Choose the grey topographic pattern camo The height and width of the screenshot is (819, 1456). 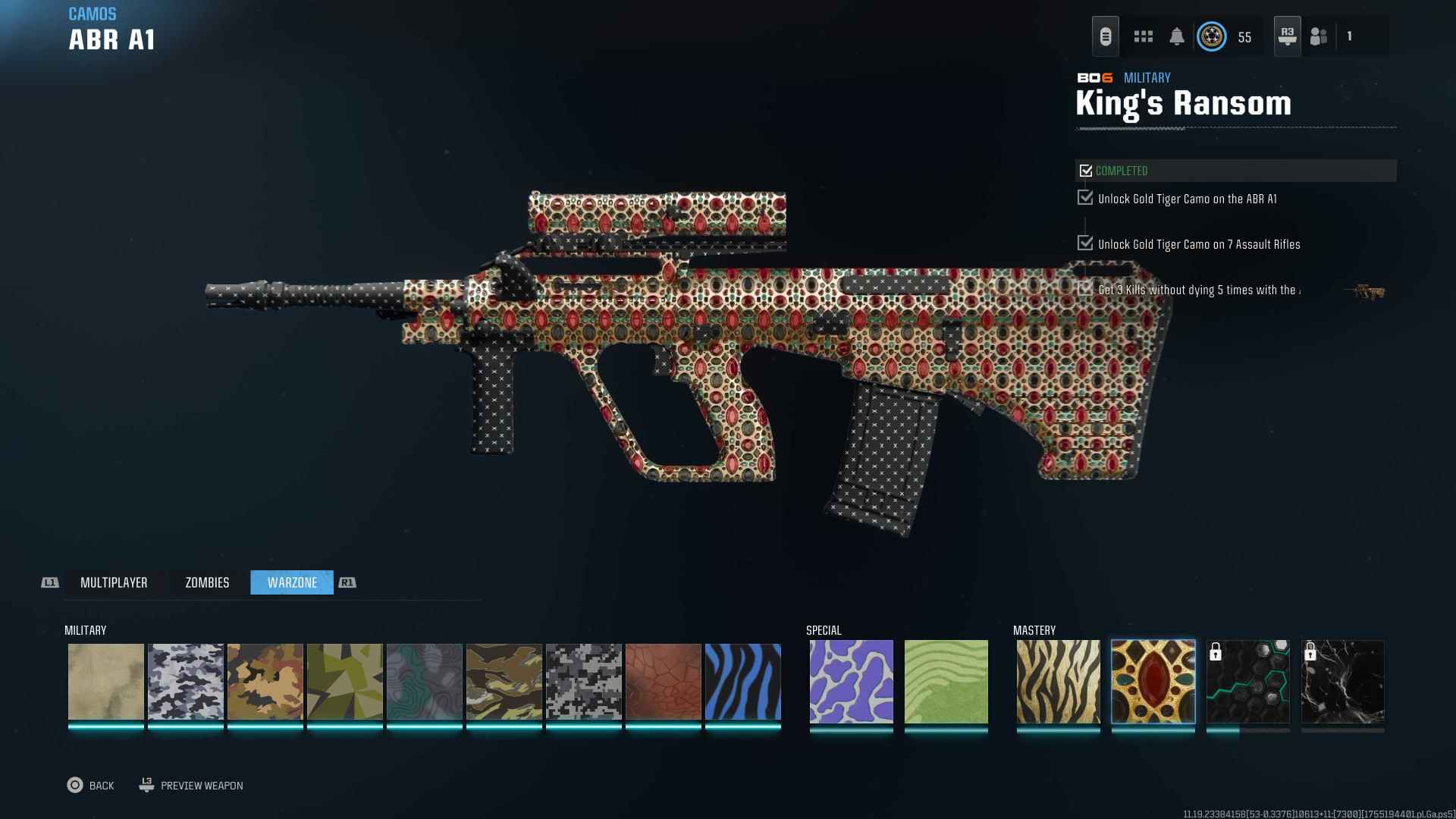[x=425, y=682]
